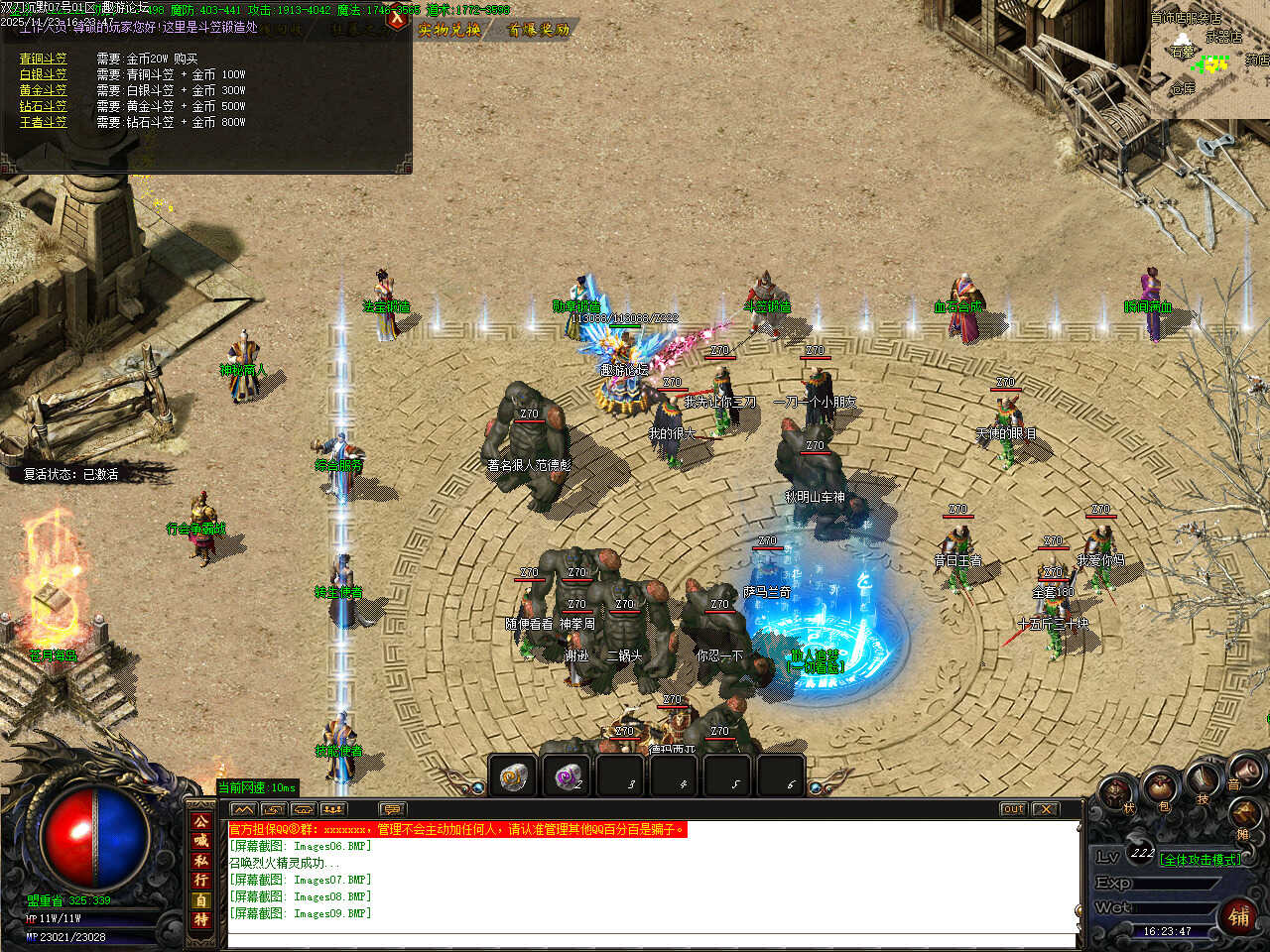Close the 斗笠 forging dialog with the X
This screenshot has width=1270, height=952.
398,17
